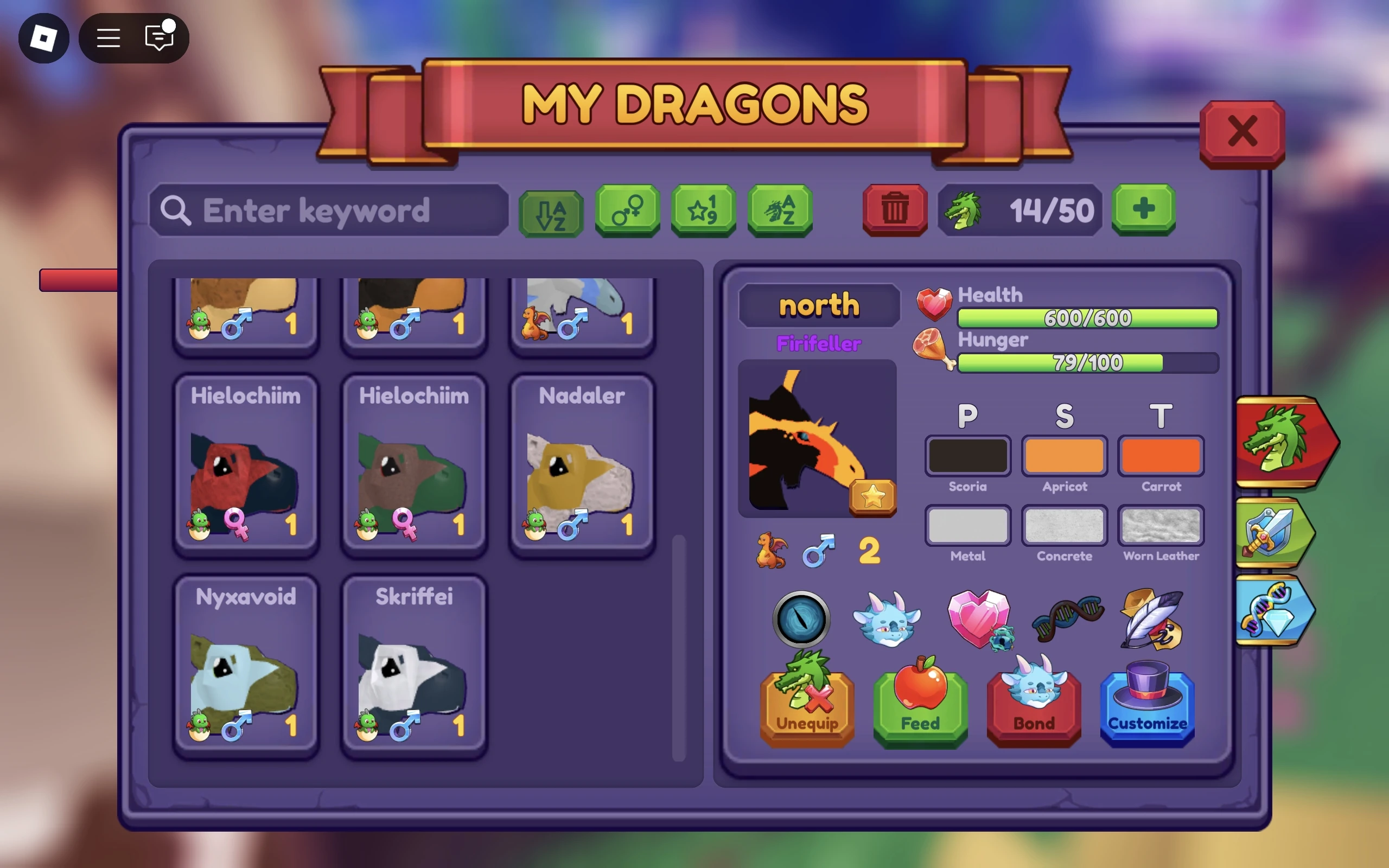Open the delete dragons trash tool
This screenshot has width=1389, height=868.
coord(894,210)
